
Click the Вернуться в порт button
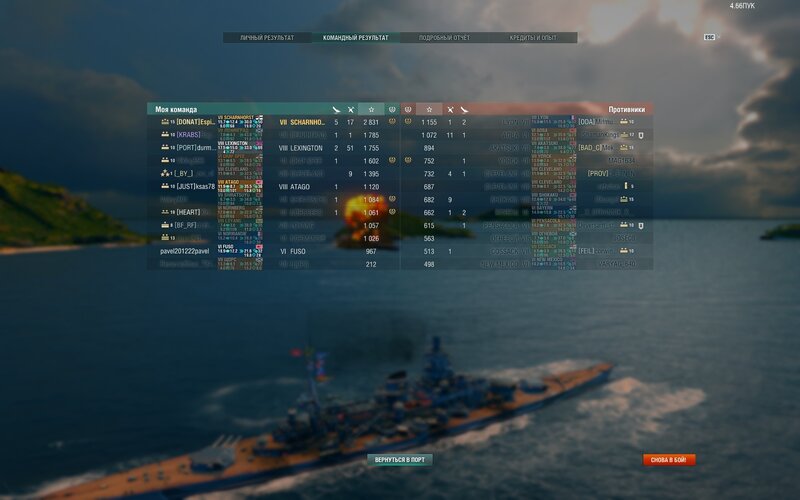pyautogui.click(x=399, y=460)
